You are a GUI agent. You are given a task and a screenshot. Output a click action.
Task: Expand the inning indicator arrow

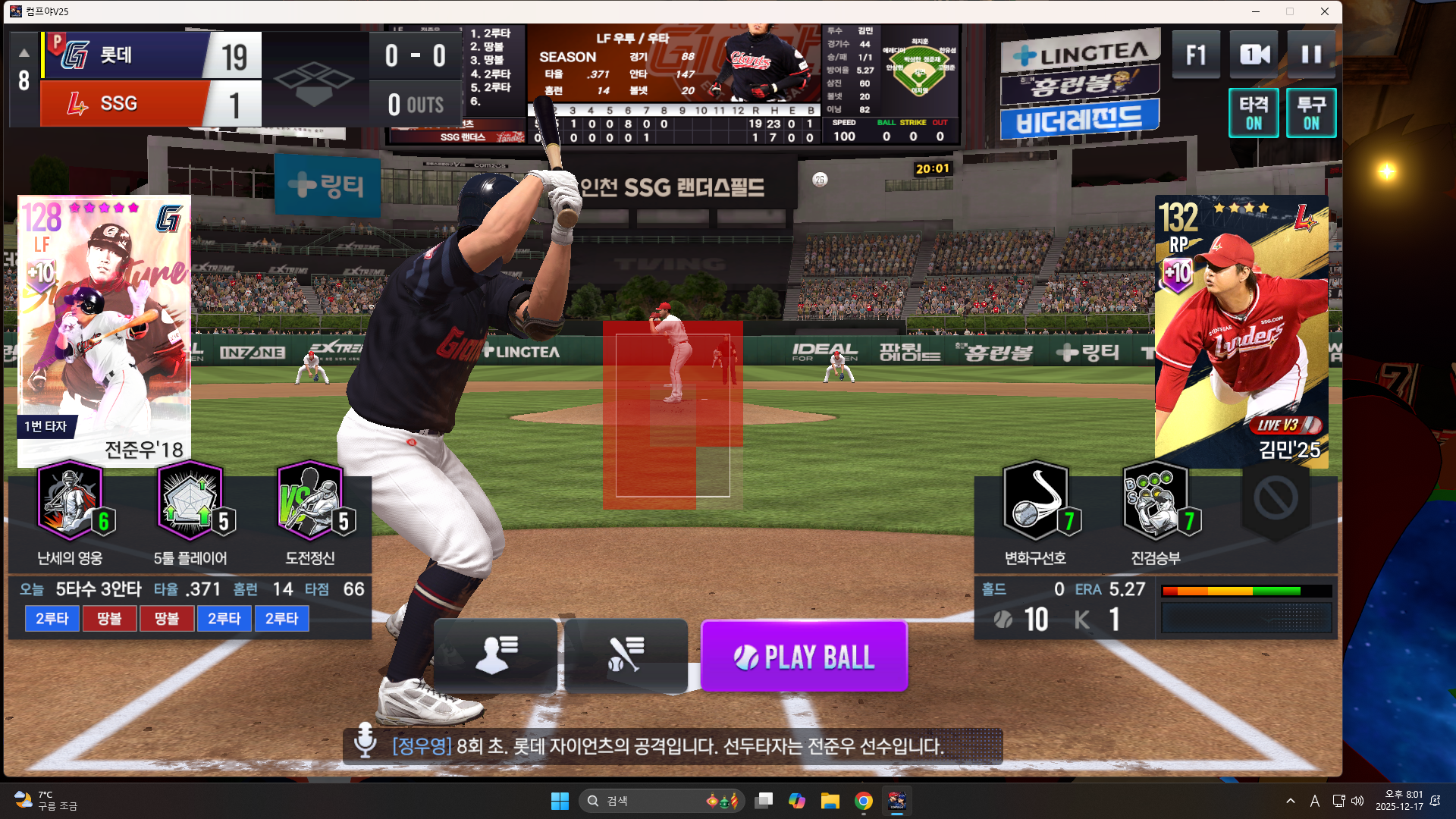pyautogui.click(x=24, y=53)
